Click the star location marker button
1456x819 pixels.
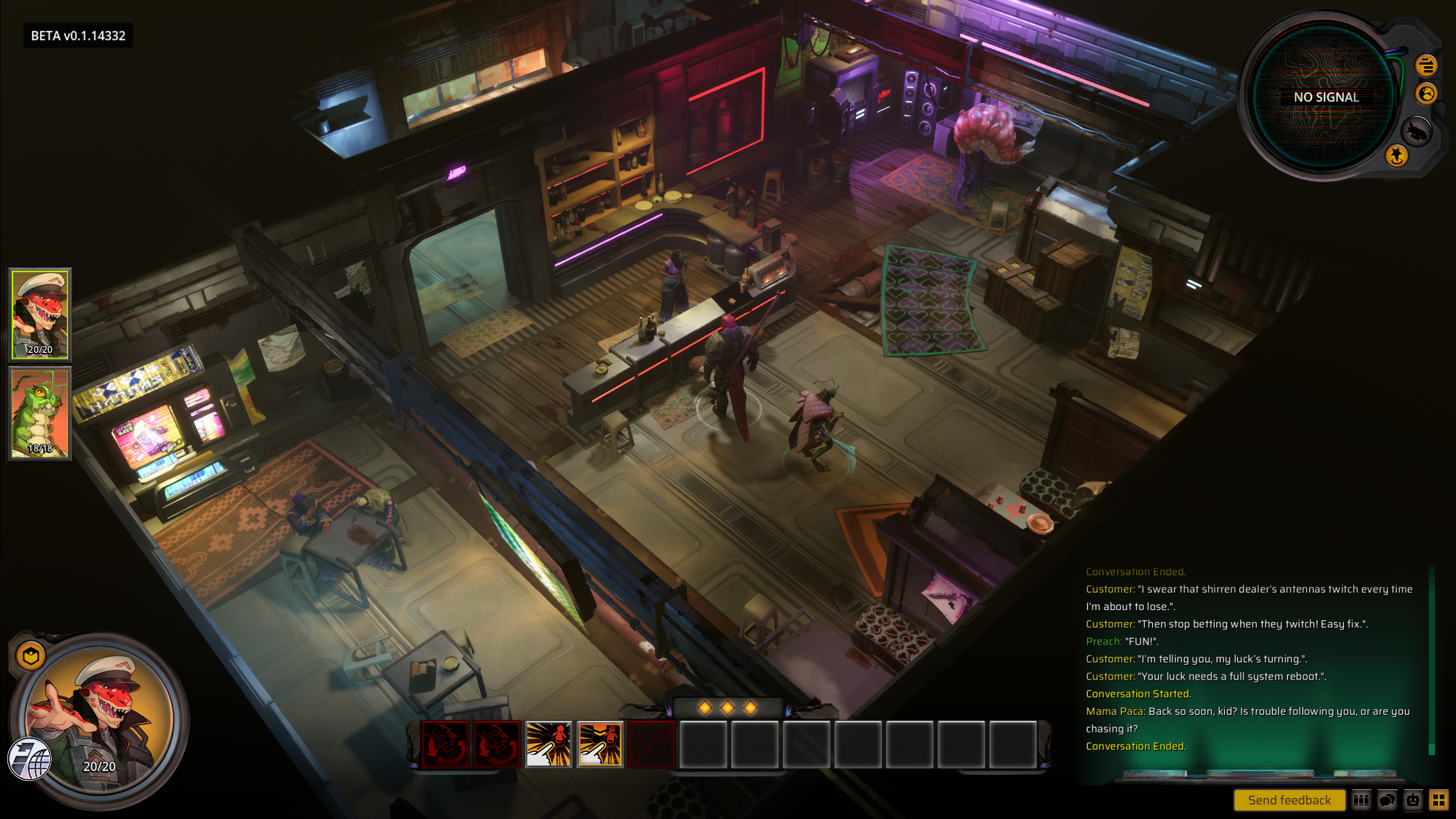pos(1396,155)
